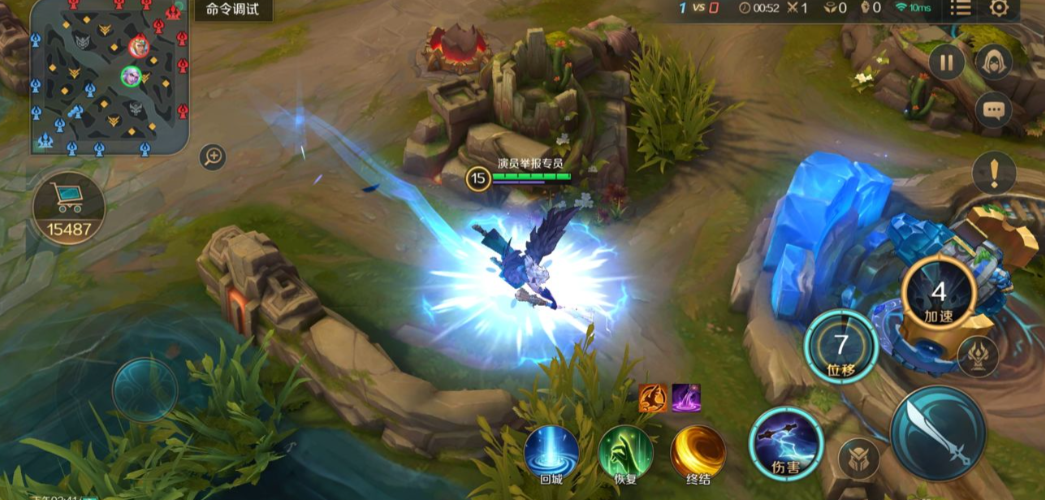This screenshot has height=500, width=1045.
Task: Click the 命令调试 command debug button
Action: [x=232, y=10]
